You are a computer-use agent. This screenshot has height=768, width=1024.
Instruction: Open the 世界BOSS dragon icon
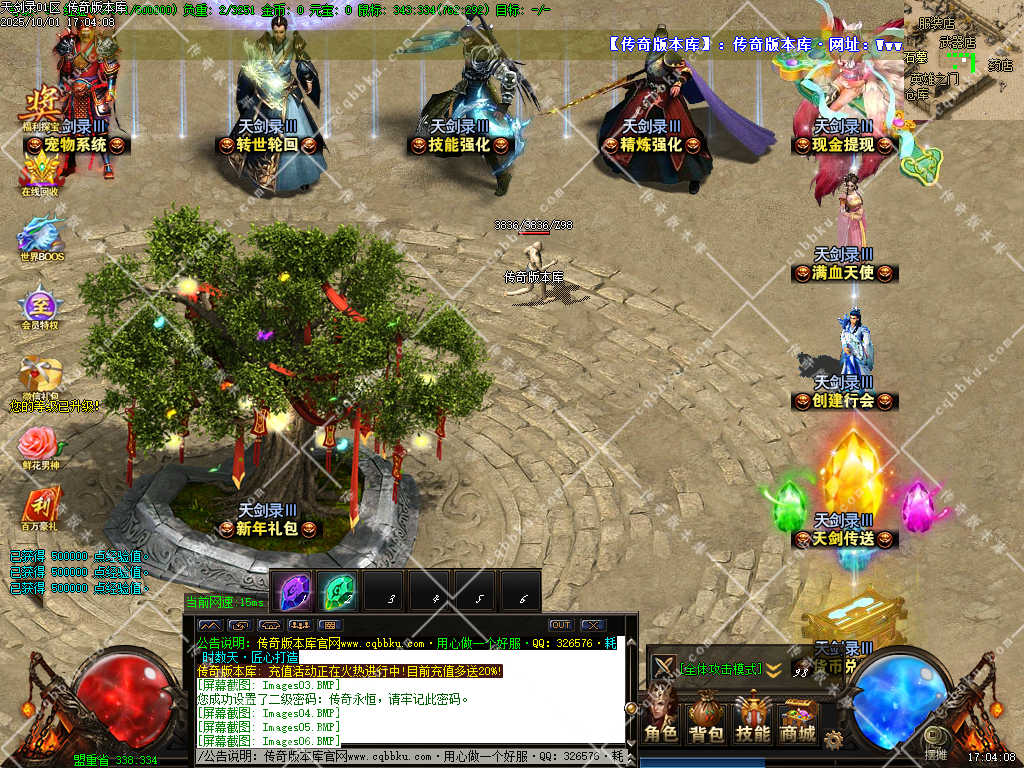pos(40,240)
